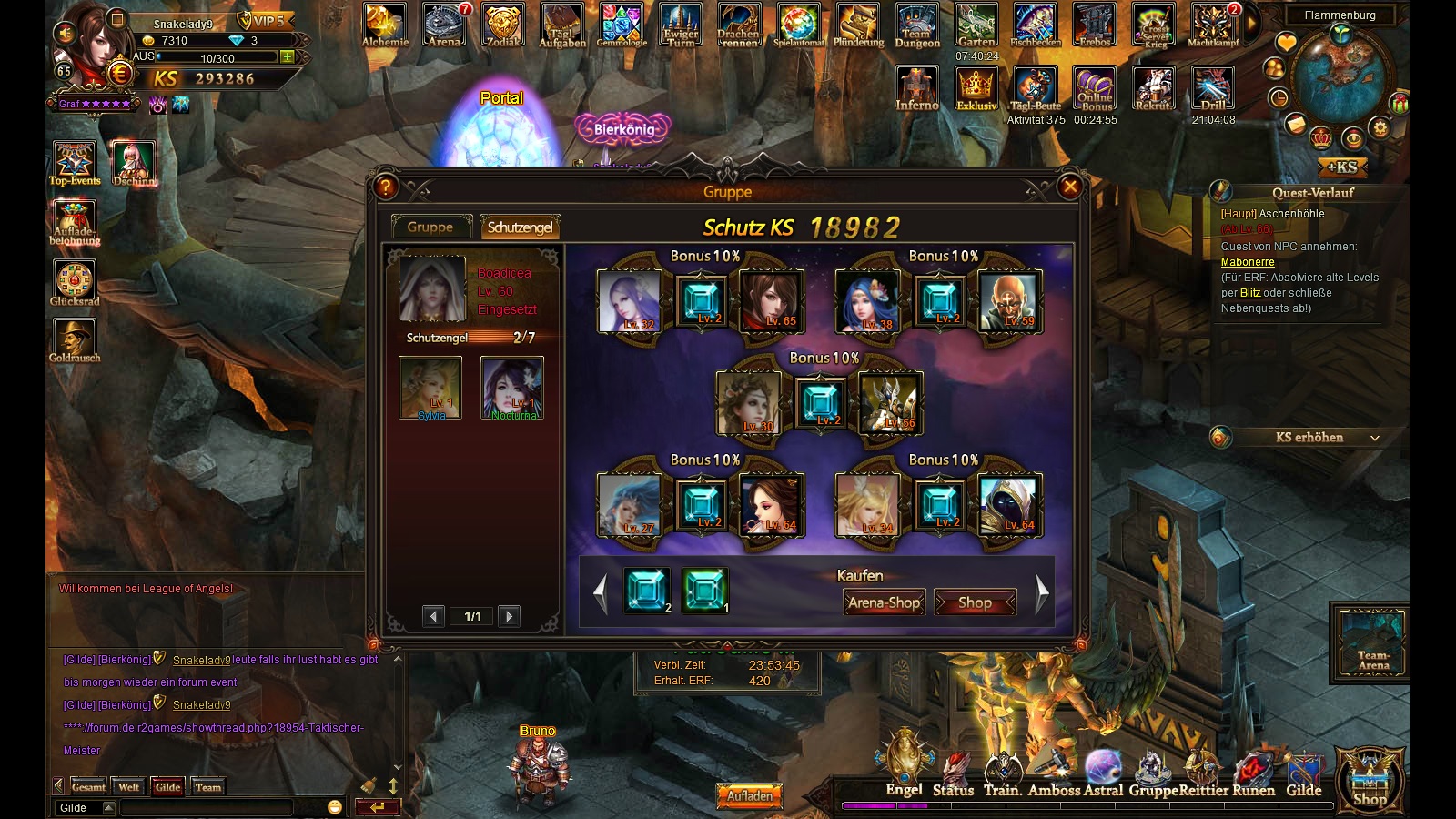Switch to the Gruppe tab
The image size is (1456, 819).
point(430,227)
